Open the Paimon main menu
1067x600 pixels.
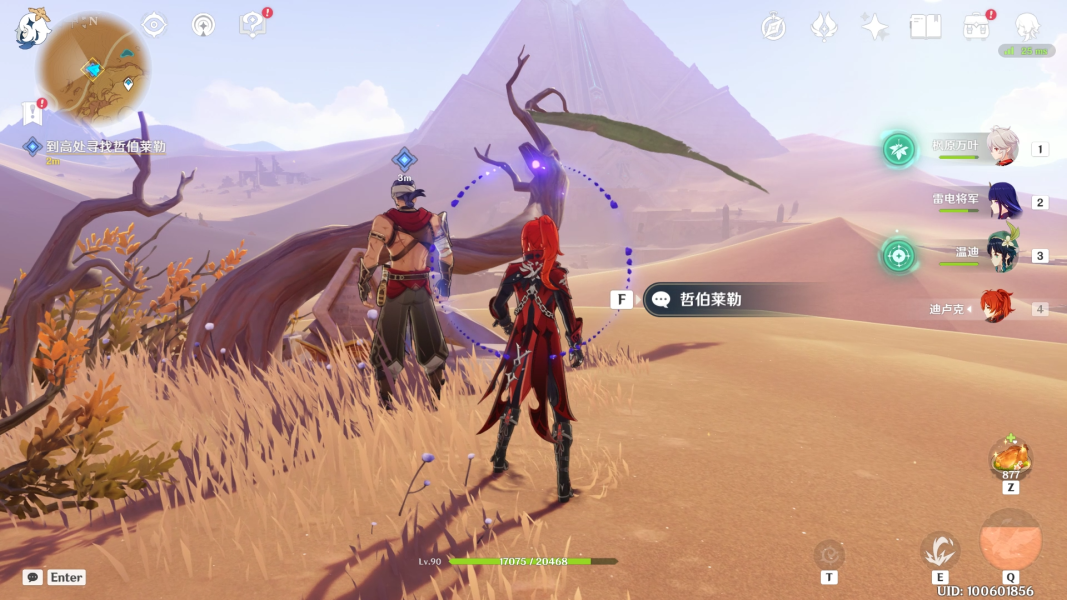[x=32, y=28]
